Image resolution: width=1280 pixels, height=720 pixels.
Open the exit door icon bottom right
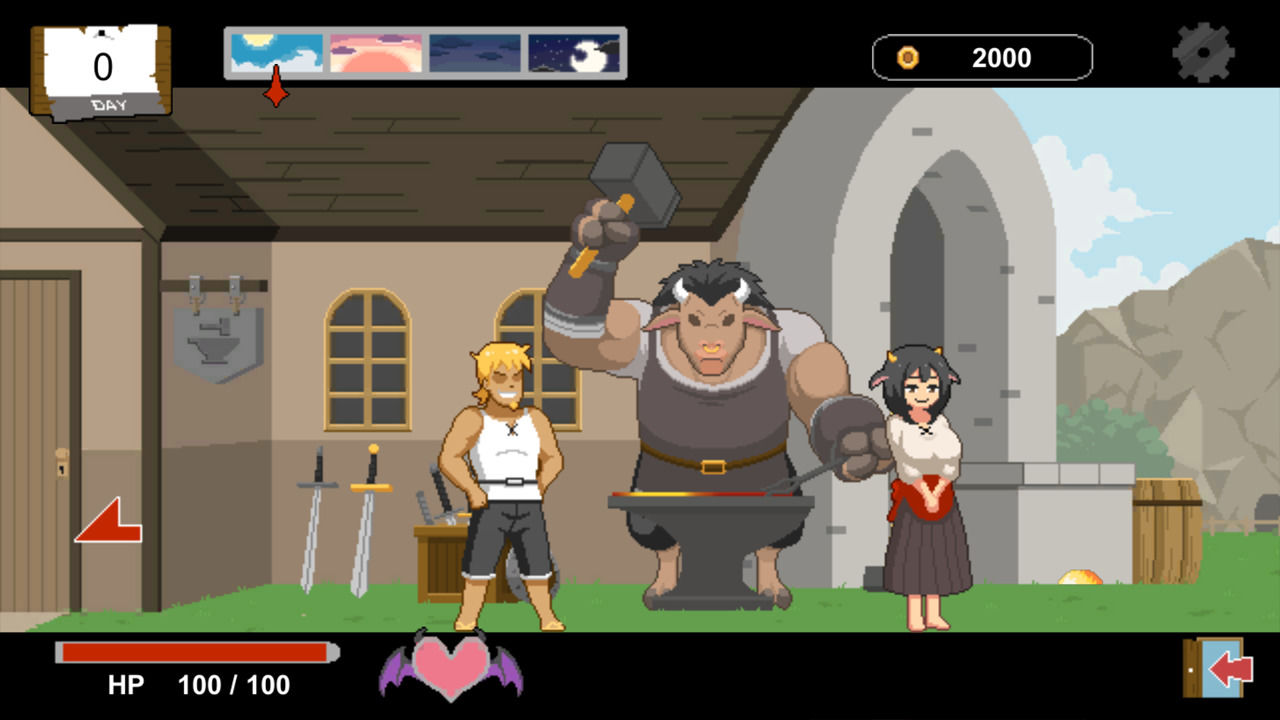tap(1214, 666)
